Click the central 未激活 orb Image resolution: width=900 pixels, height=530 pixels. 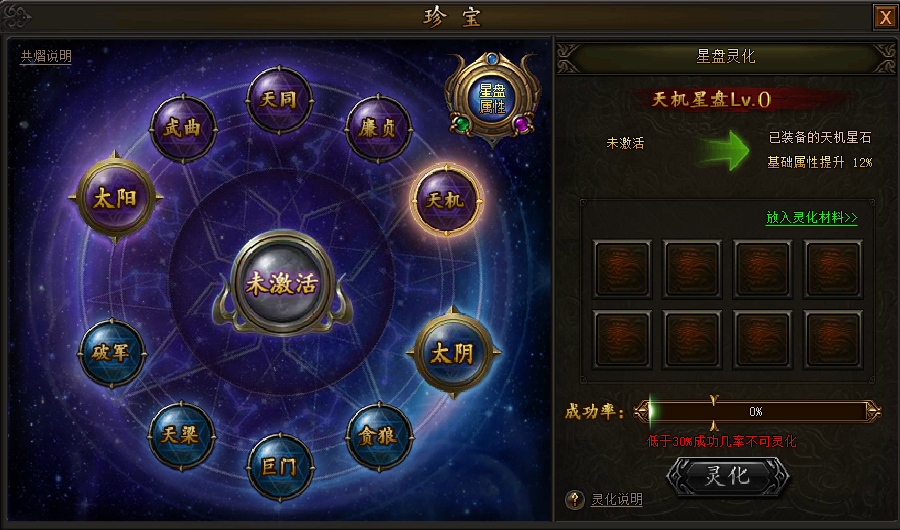[280, 282]
